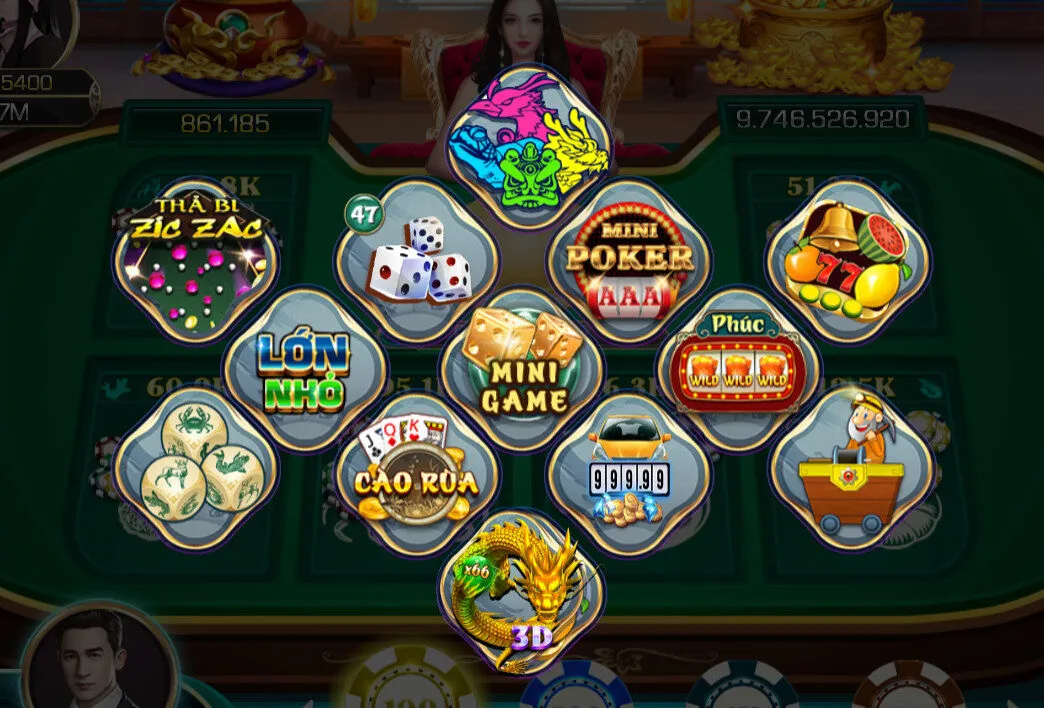Open the yellow car 999.99 jackpot game
Viewport: 1044px width, 708px height.
(629, 472)
